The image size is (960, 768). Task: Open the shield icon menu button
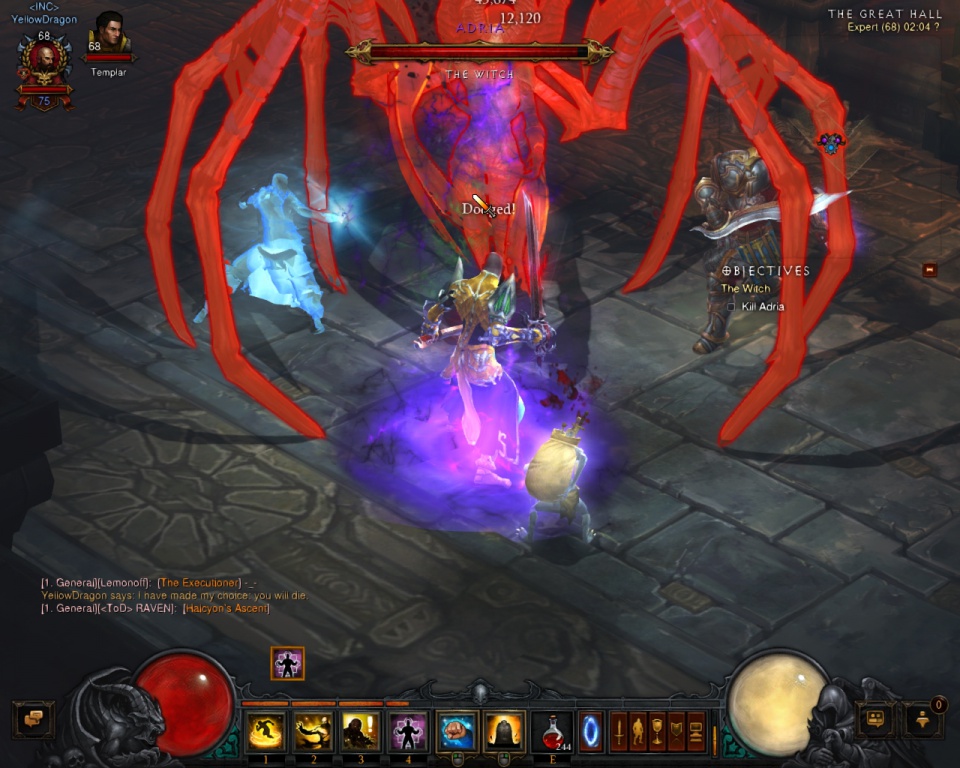pyautogui.click(x=676, y=731)
